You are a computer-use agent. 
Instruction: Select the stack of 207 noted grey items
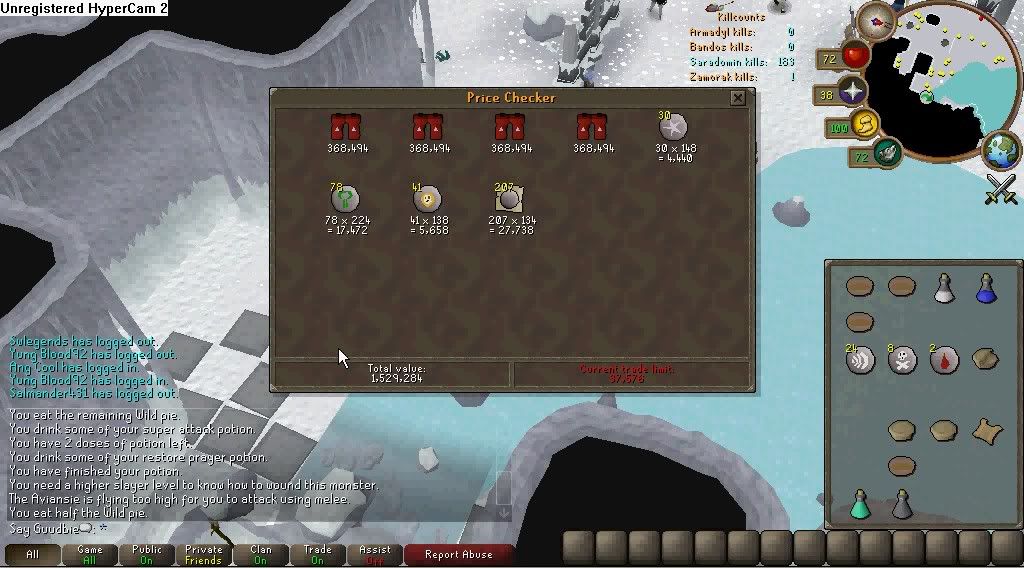(510, 198)
